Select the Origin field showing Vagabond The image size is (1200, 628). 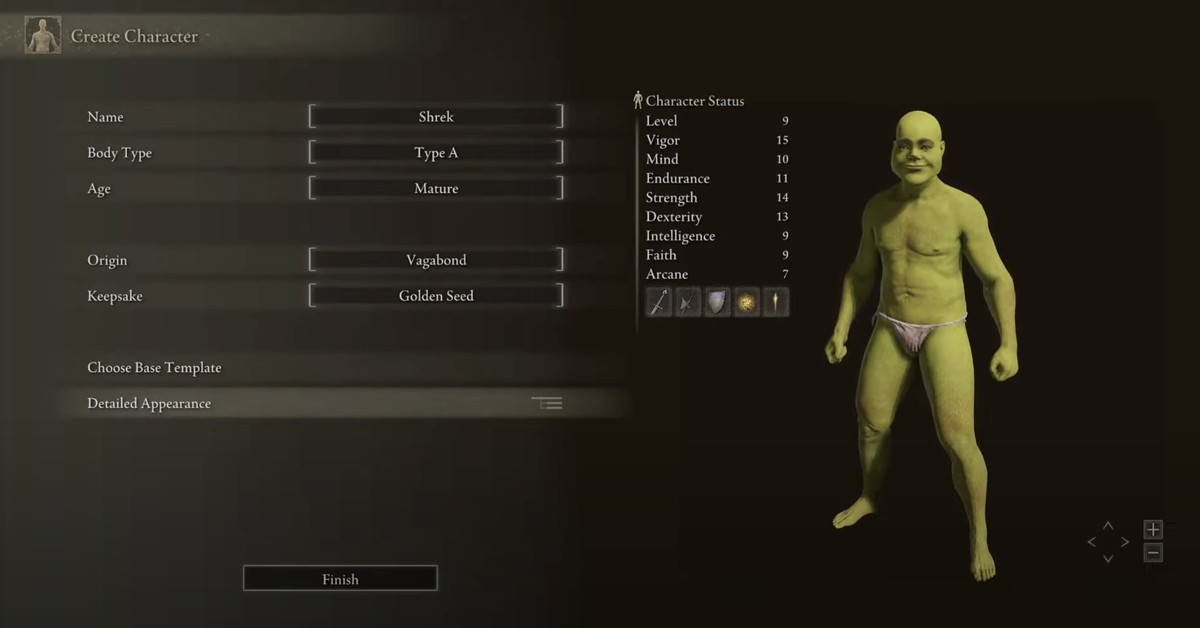click(x=436, y=260)
